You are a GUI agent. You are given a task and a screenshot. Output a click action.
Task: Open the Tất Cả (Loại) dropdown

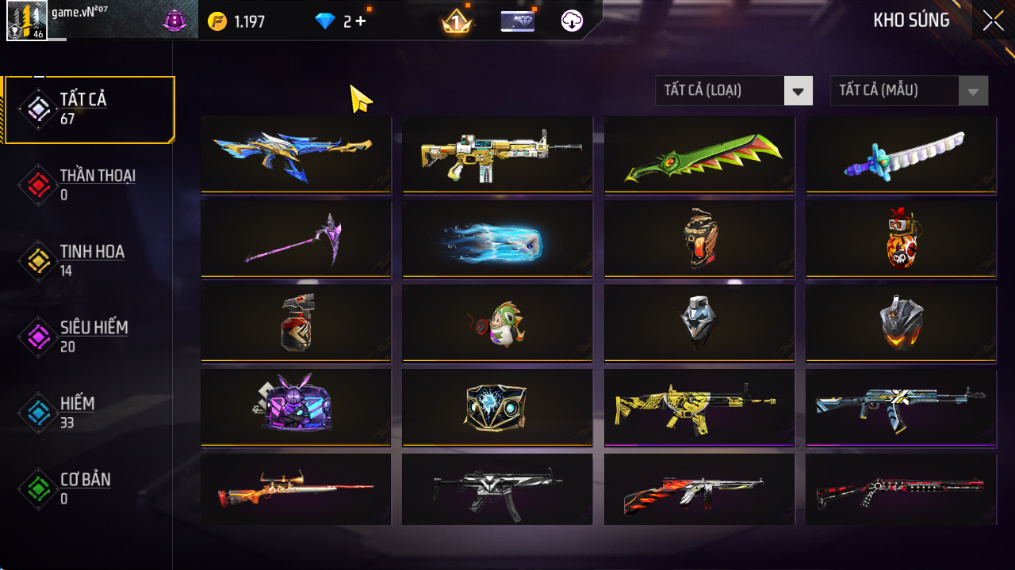coord(733,91)
